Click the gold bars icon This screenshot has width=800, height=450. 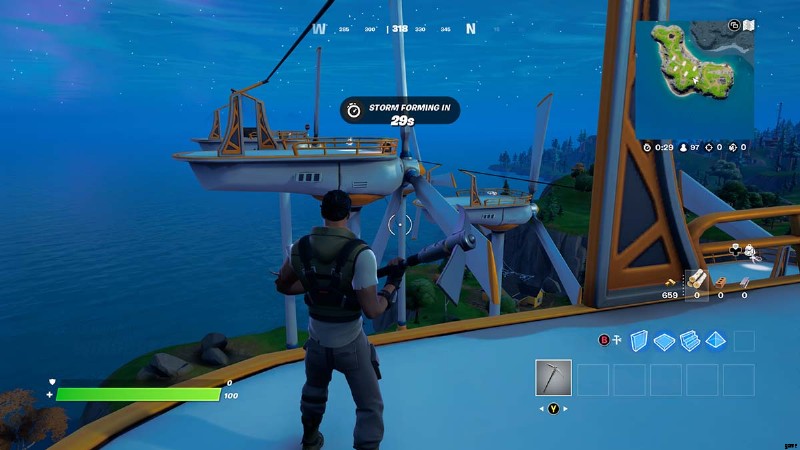(670, 283)
